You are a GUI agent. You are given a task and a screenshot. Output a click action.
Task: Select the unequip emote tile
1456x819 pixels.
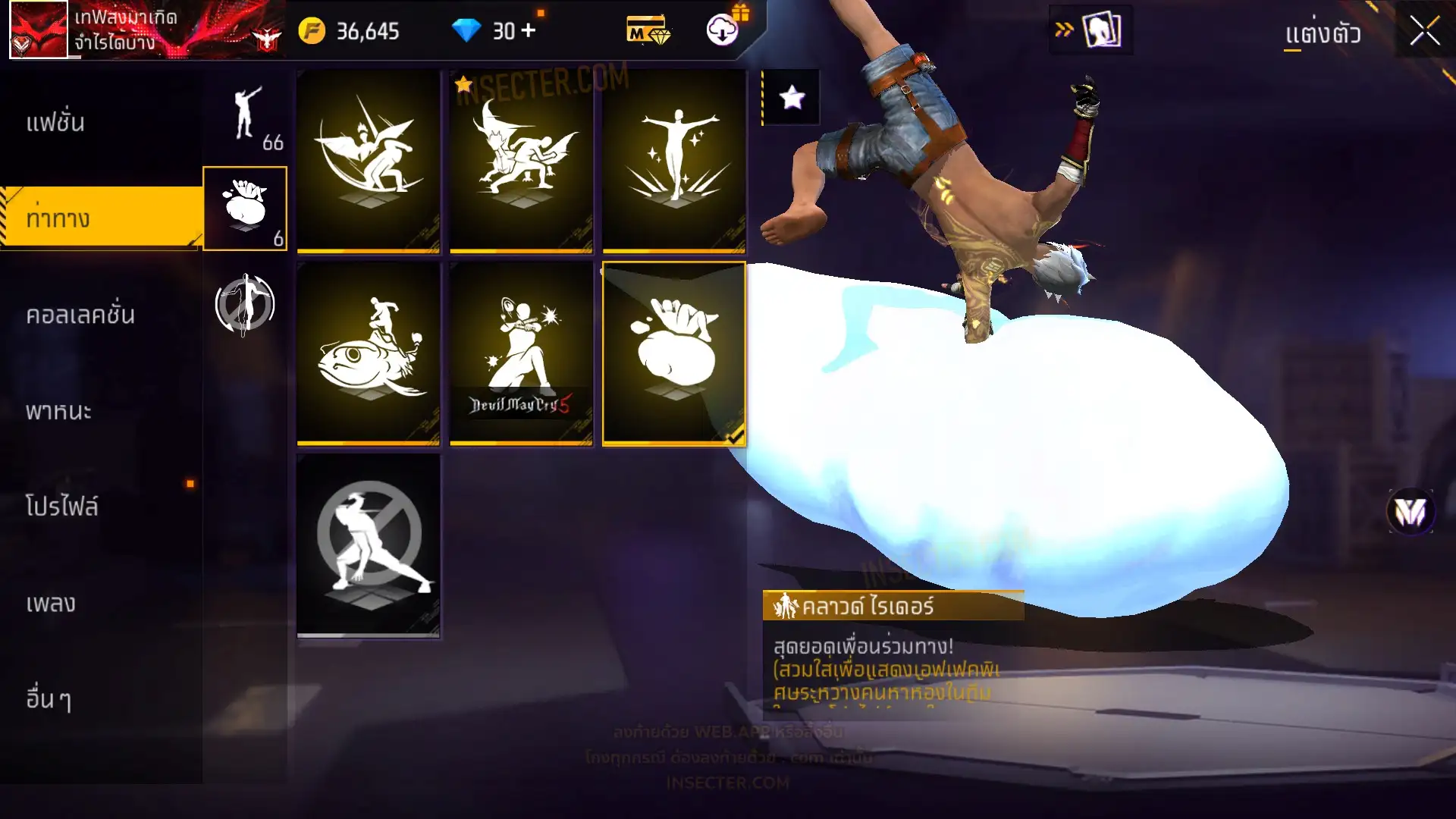point(369,544)
